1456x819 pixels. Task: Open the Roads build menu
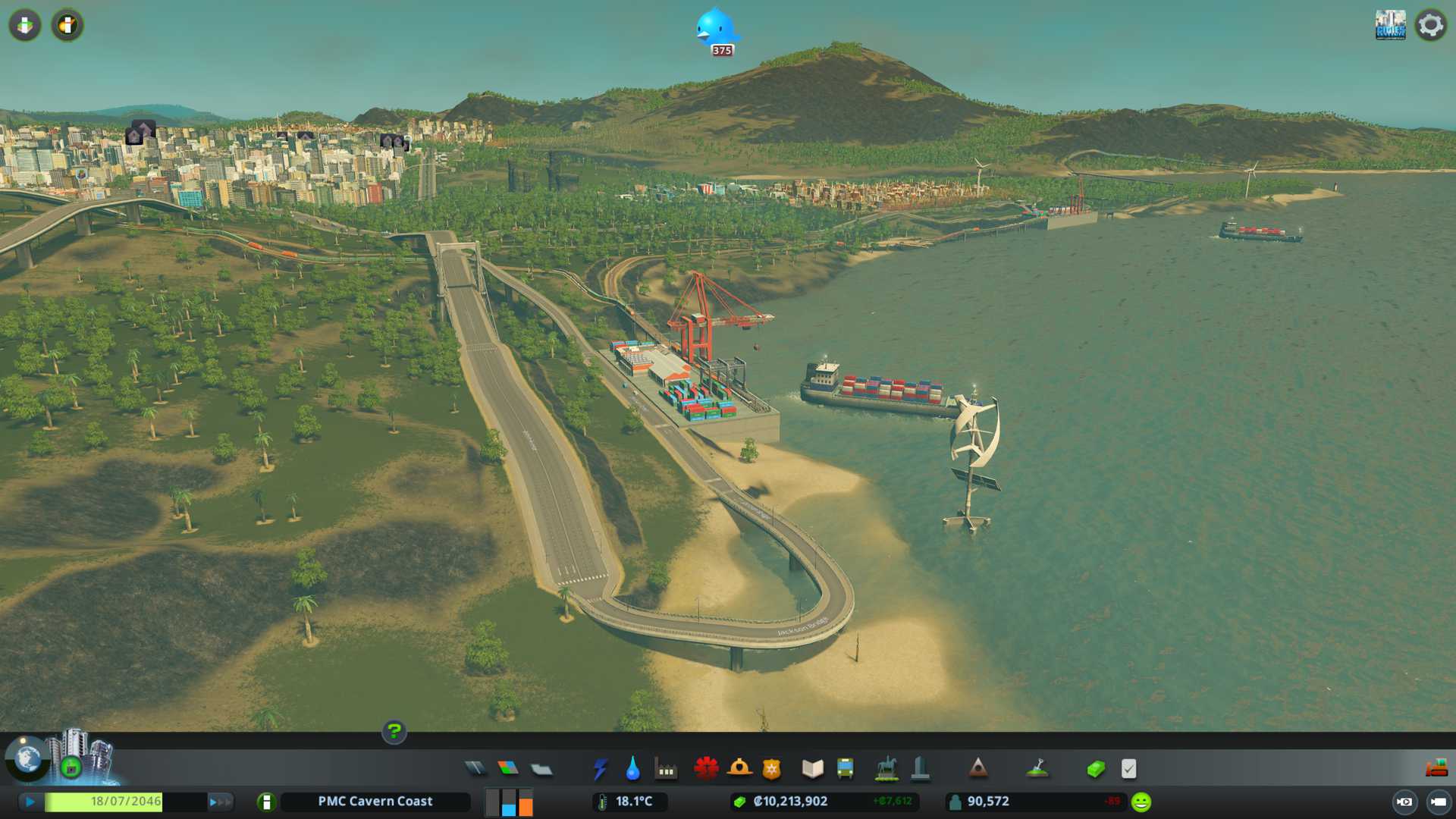[x=475, y=769]
